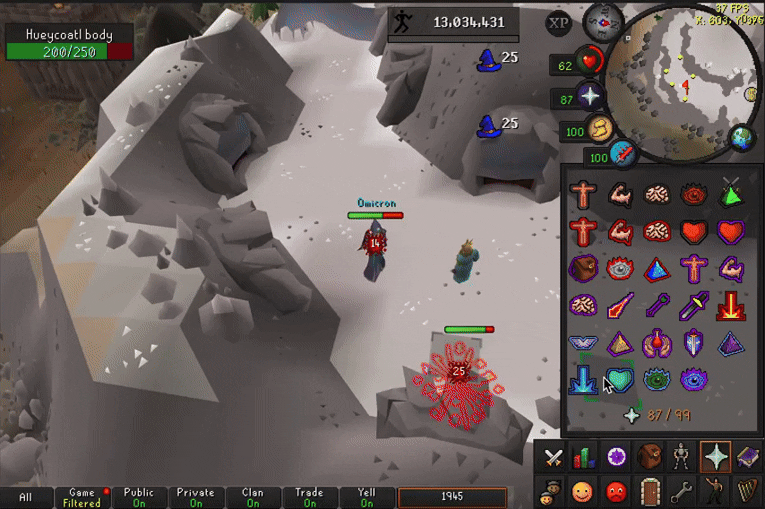The height and width of the screenshot is (509, 765).
Task: Toggle the XP drops button
Action: (560, 23)
